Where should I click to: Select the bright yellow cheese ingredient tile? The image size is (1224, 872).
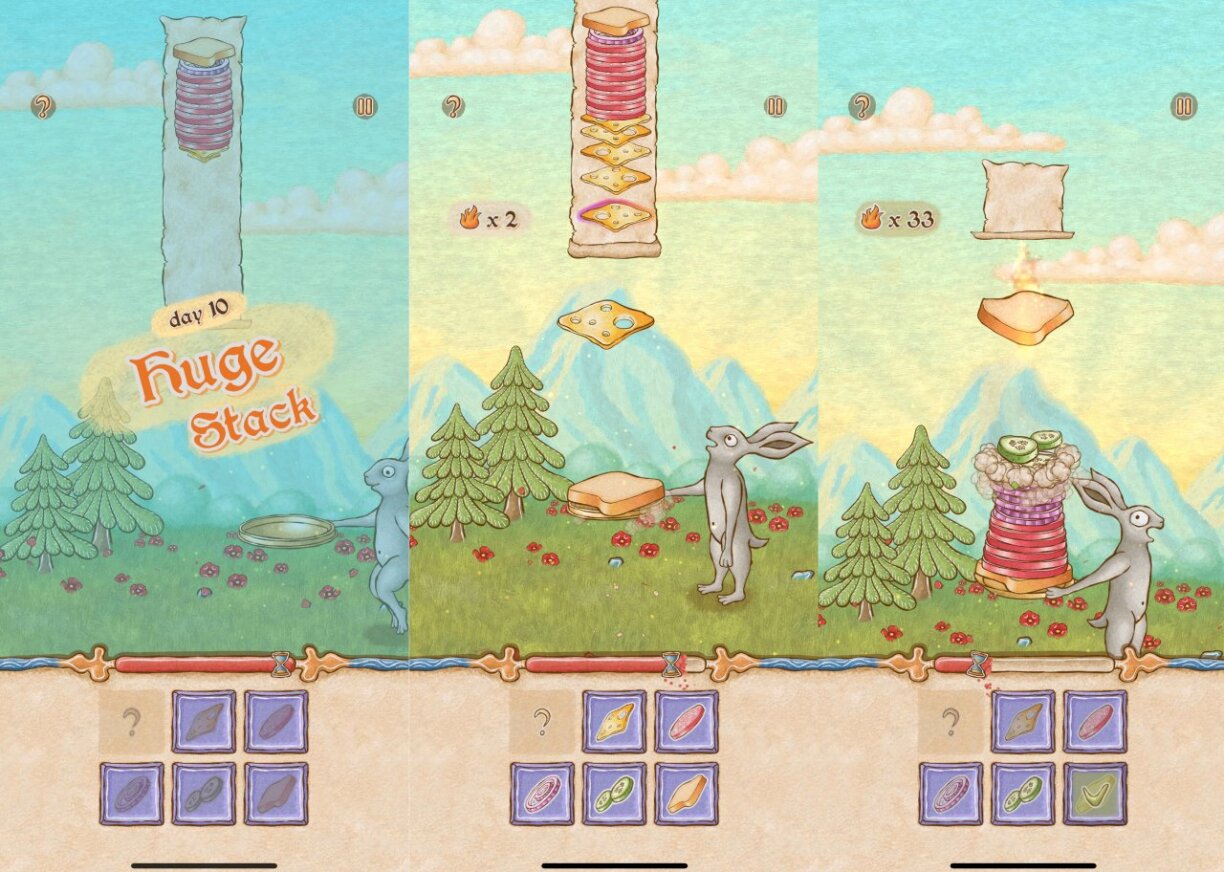(614, 721)
